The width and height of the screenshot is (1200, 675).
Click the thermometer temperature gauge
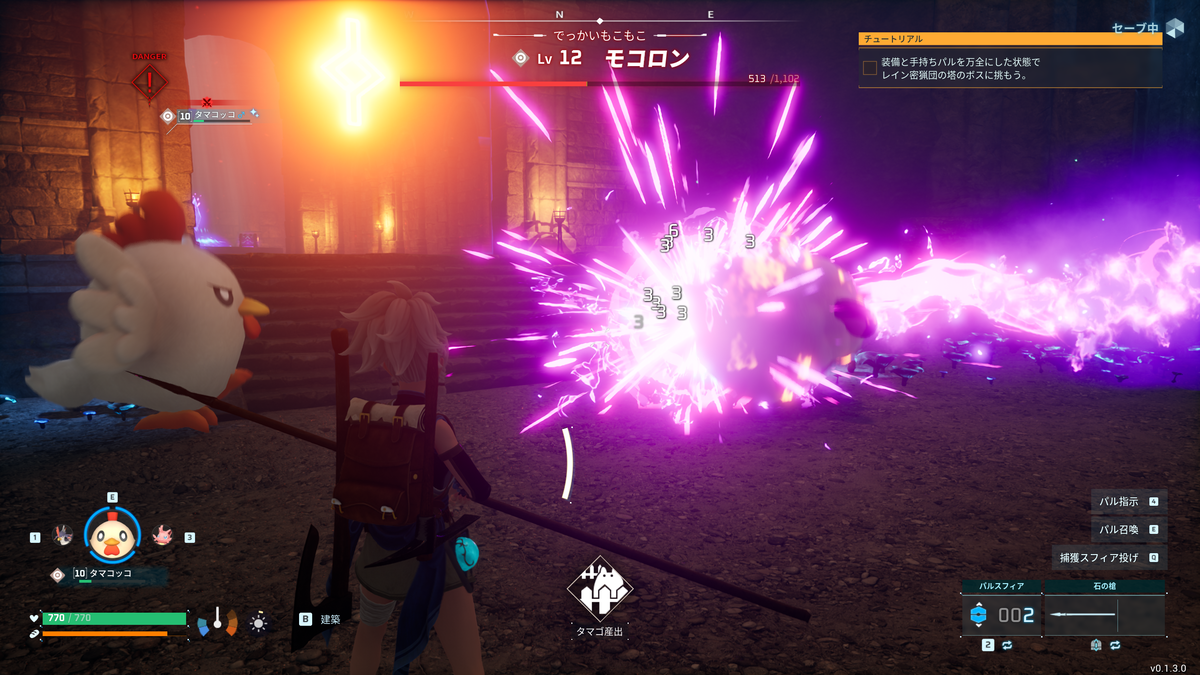[217, 622]
